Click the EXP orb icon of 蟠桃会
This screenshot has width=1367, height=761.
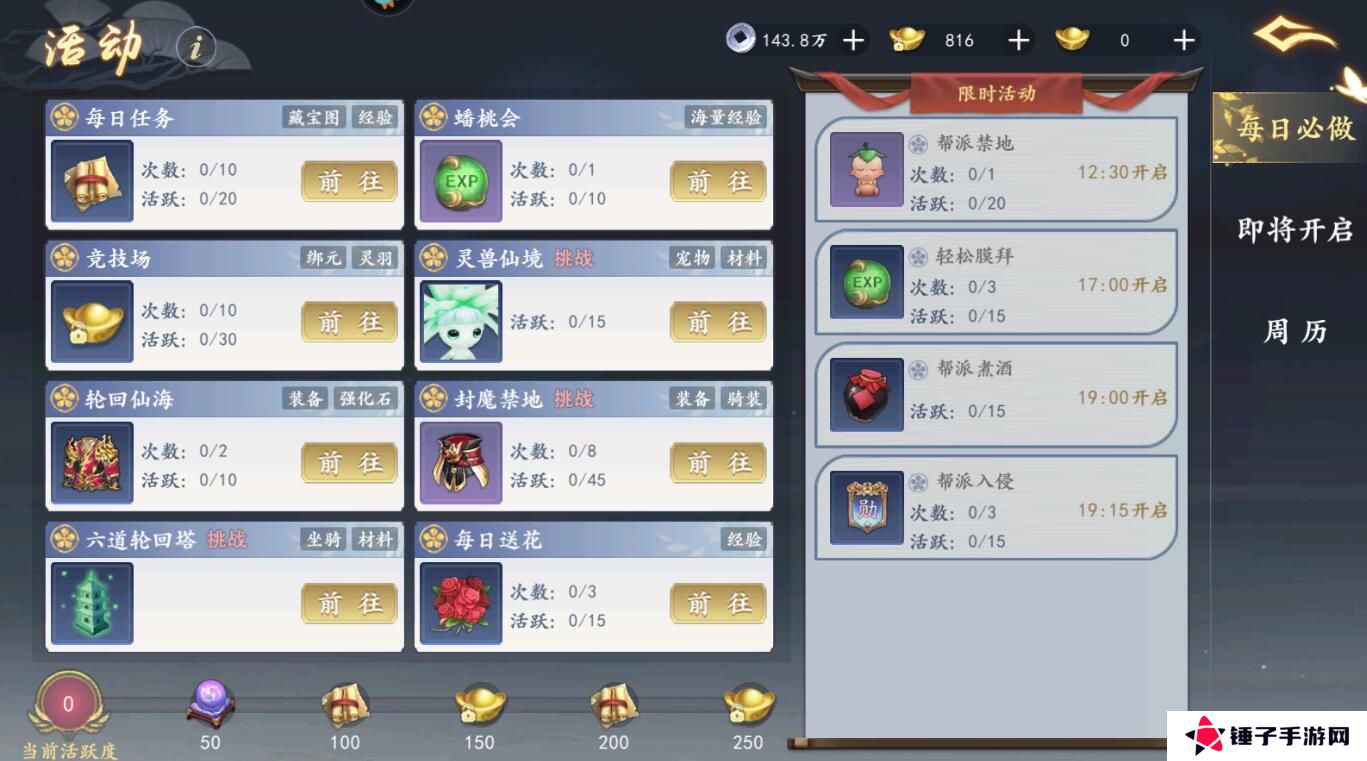(x=461, y=181)
